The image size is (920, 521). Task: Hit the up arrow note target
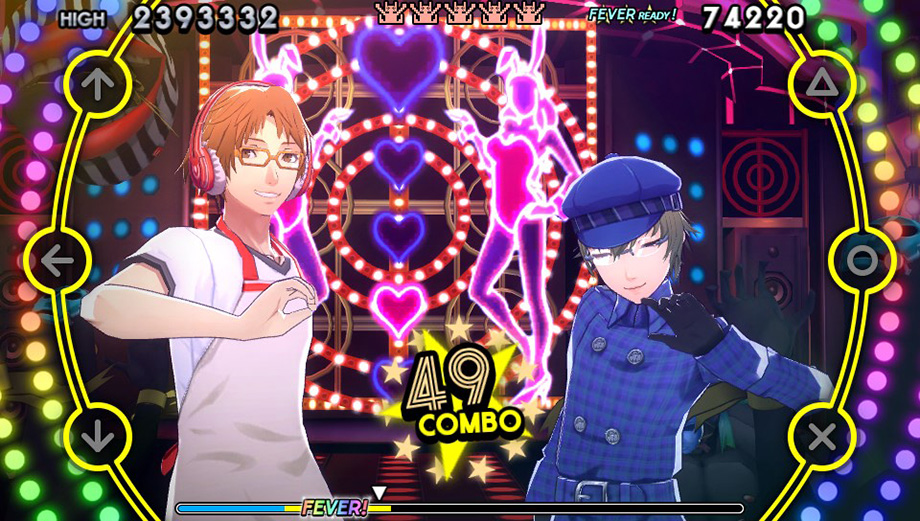coord(98,85)
